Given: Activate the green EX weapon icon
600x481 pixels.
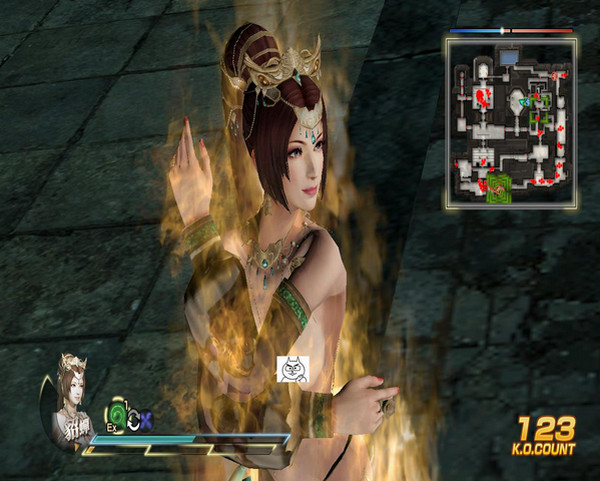Looking at the screenshot, I should [118, 412].
